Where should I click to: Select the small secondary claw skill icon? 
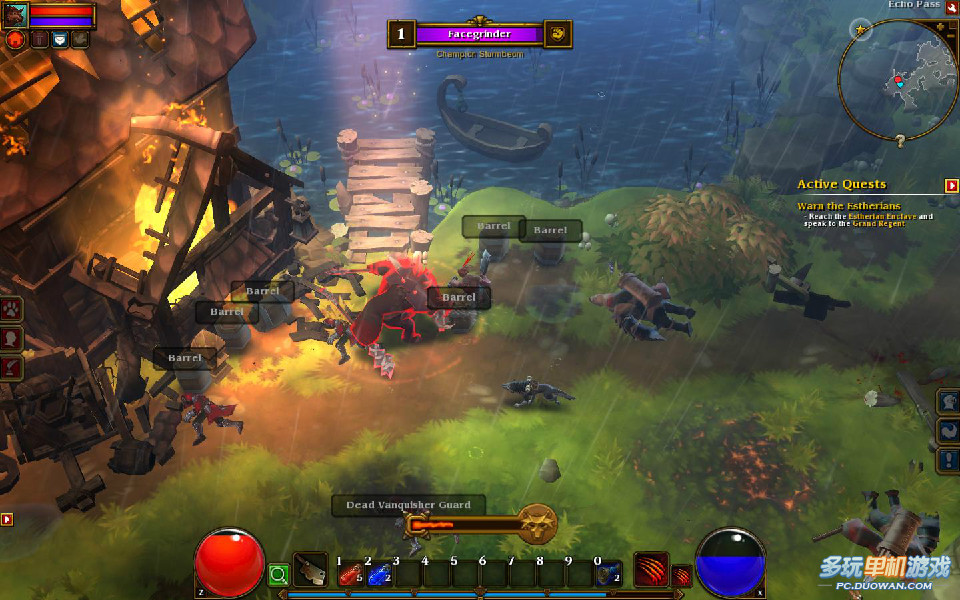[x=681, y=576]
